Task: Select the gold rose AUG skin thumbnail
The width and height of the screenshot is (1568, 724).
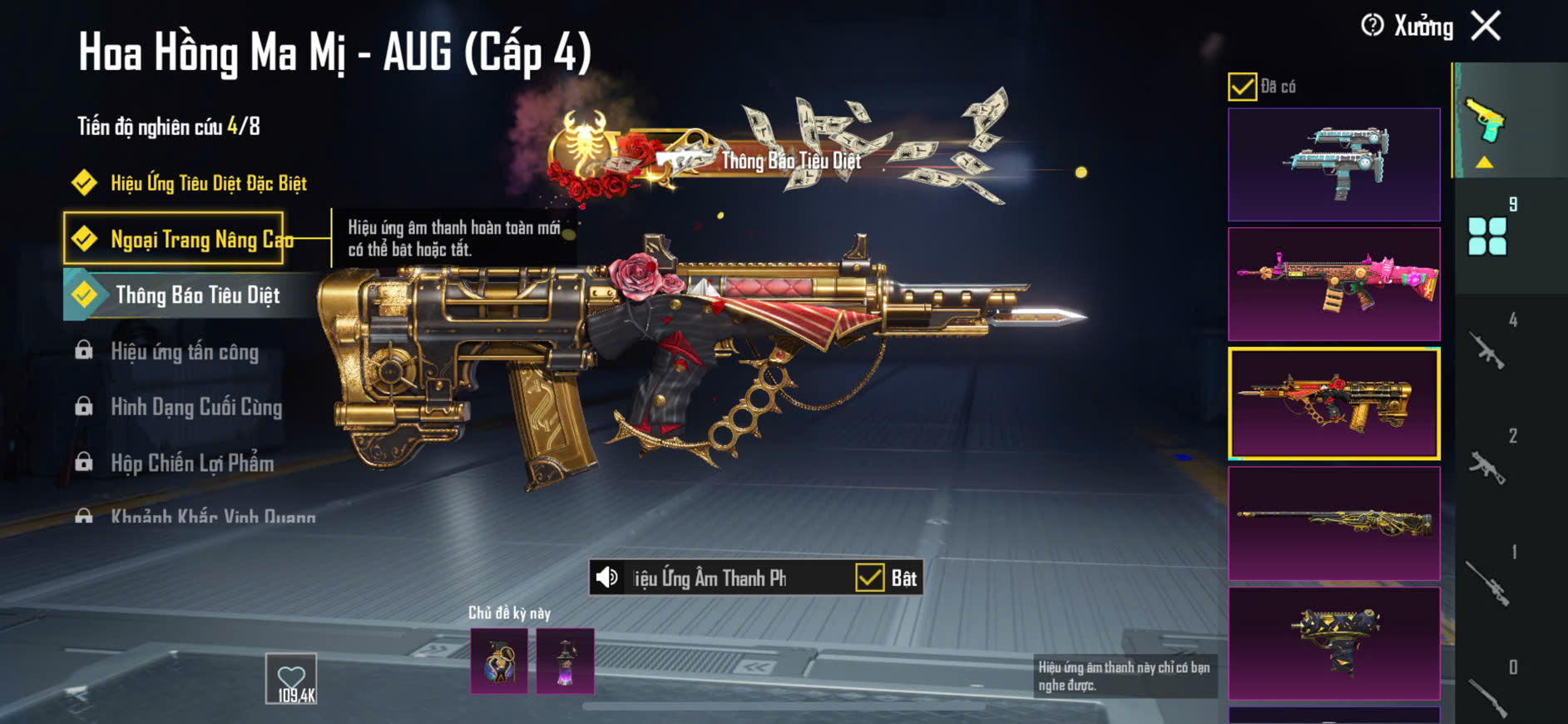Action: [x=1333, y=404]
